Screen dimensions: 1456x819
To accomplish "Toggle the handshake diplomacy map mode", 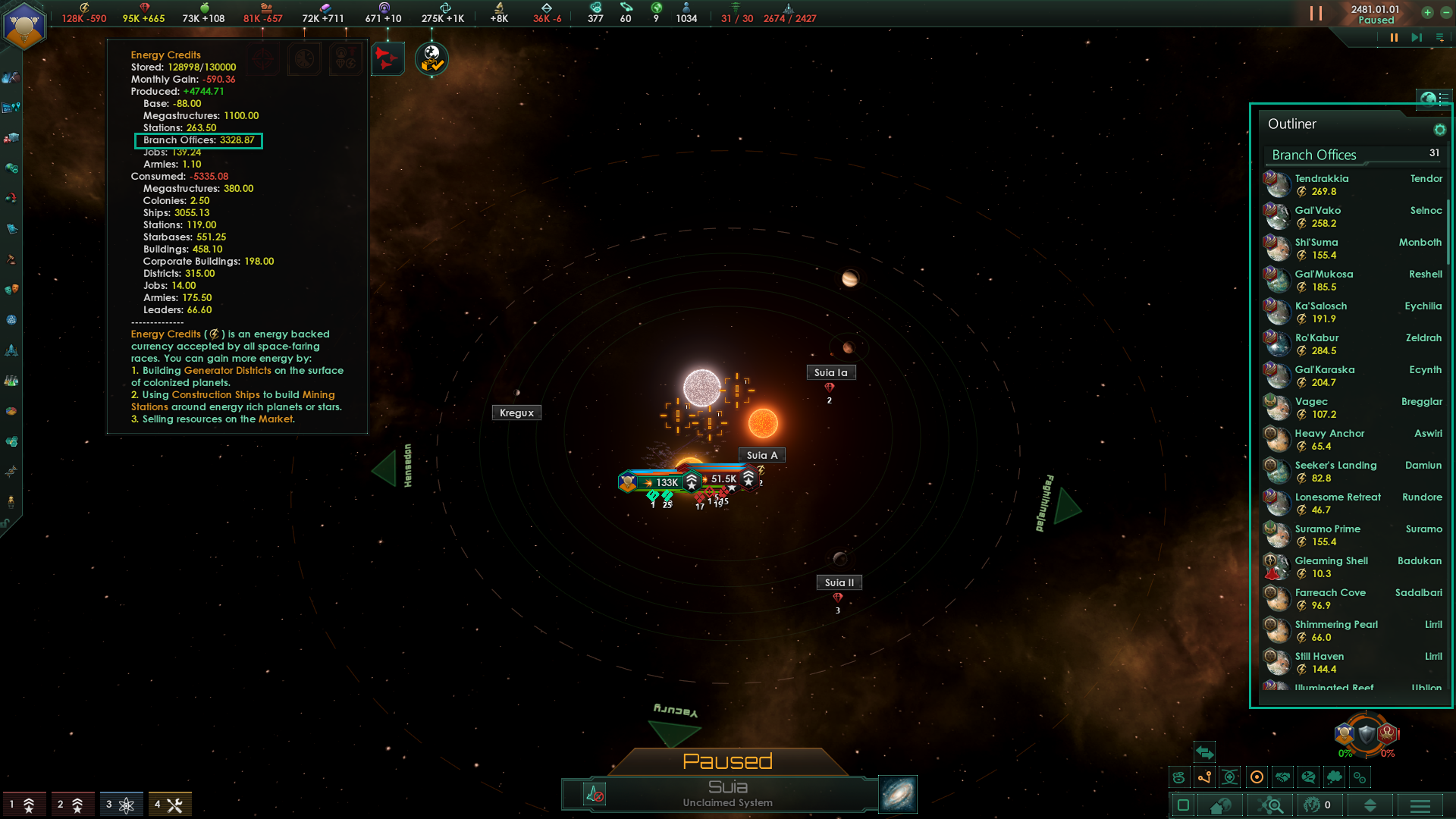I will pyautogui.click(x=1282, y=777).
